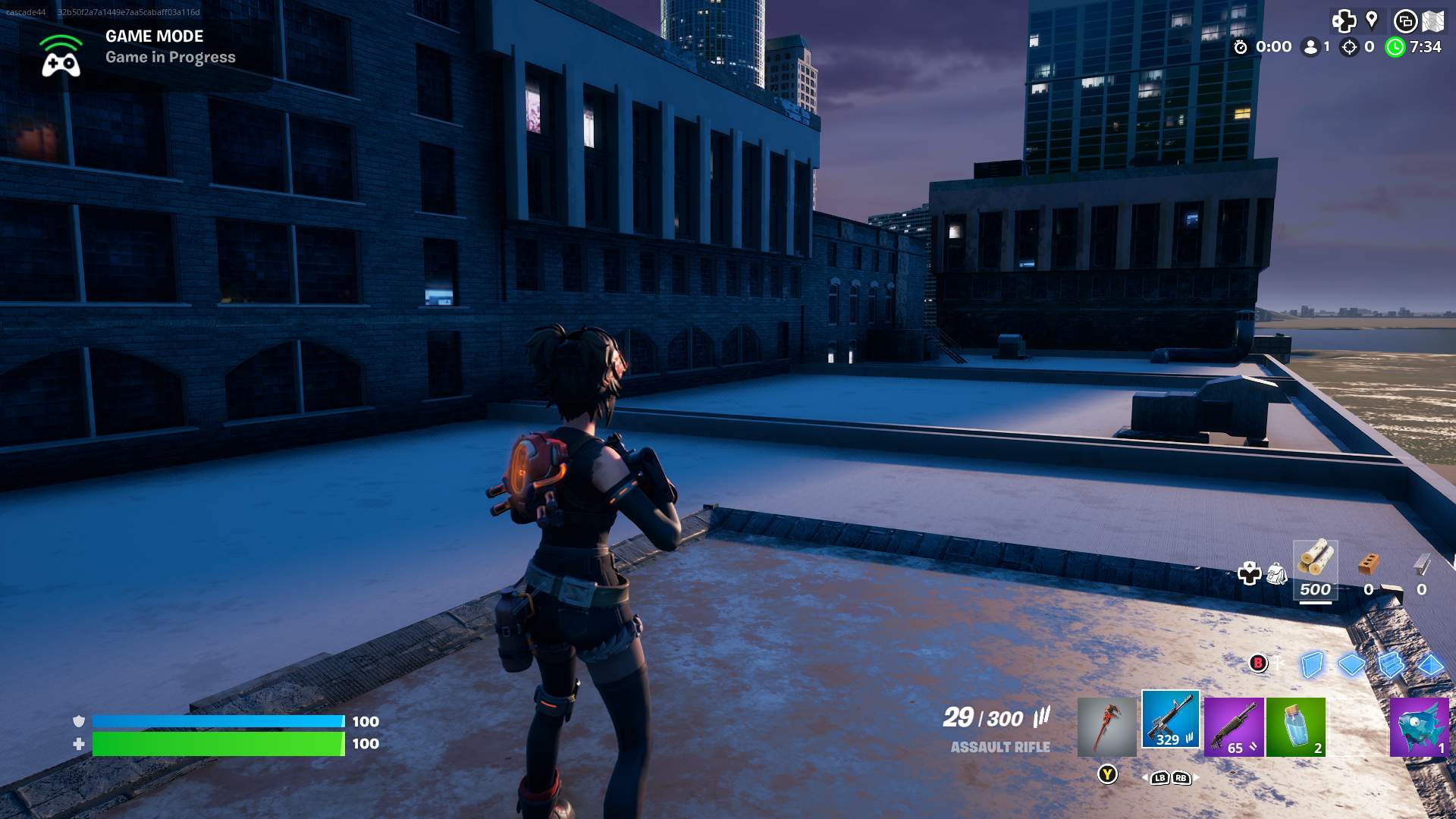Click the screen-sharing circle icon near minimap
This screenshot has width=1456, height=819.
pos(1405,21)
